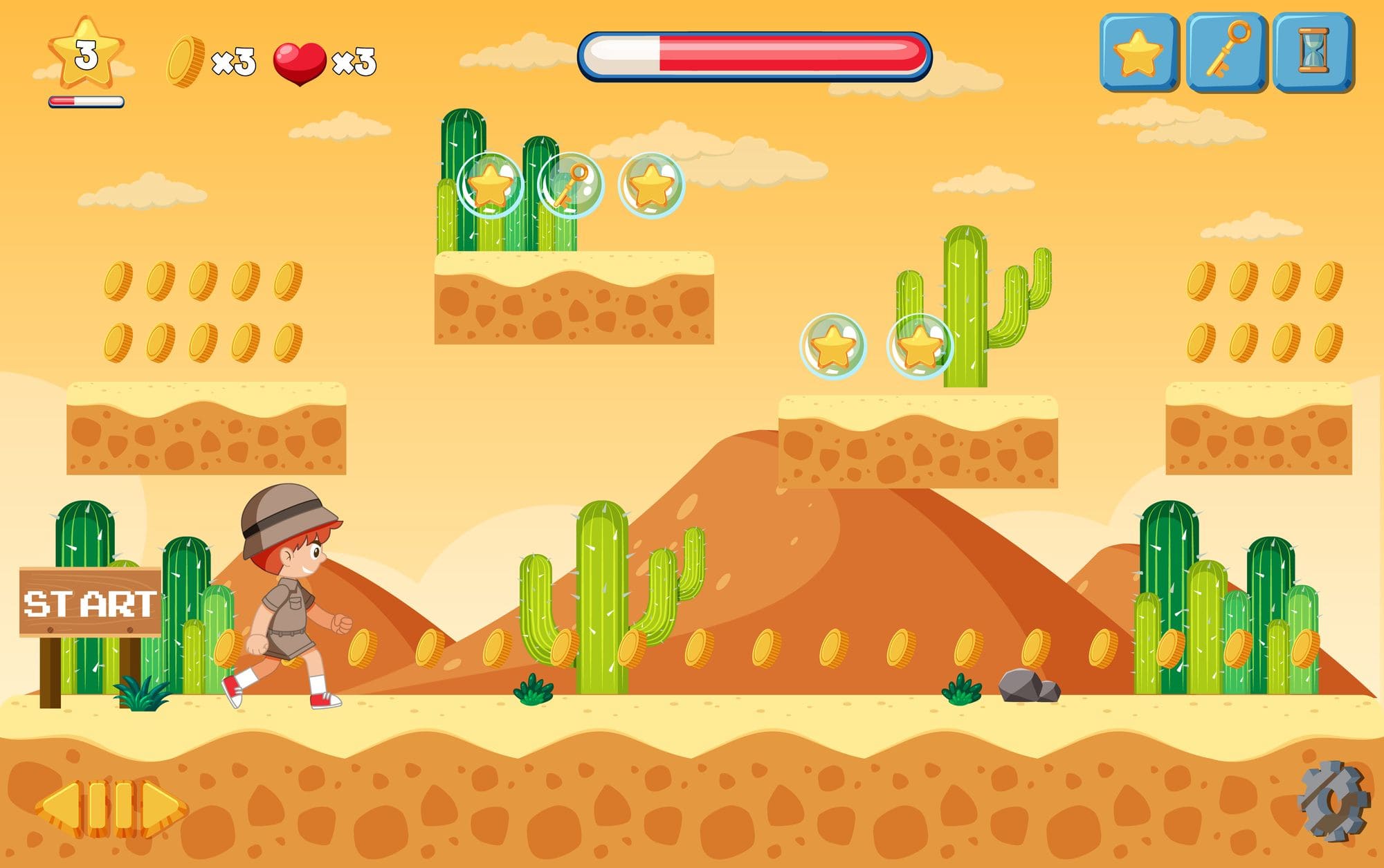
Task: Tap the left arrow move button
Action: pos(60,806)
